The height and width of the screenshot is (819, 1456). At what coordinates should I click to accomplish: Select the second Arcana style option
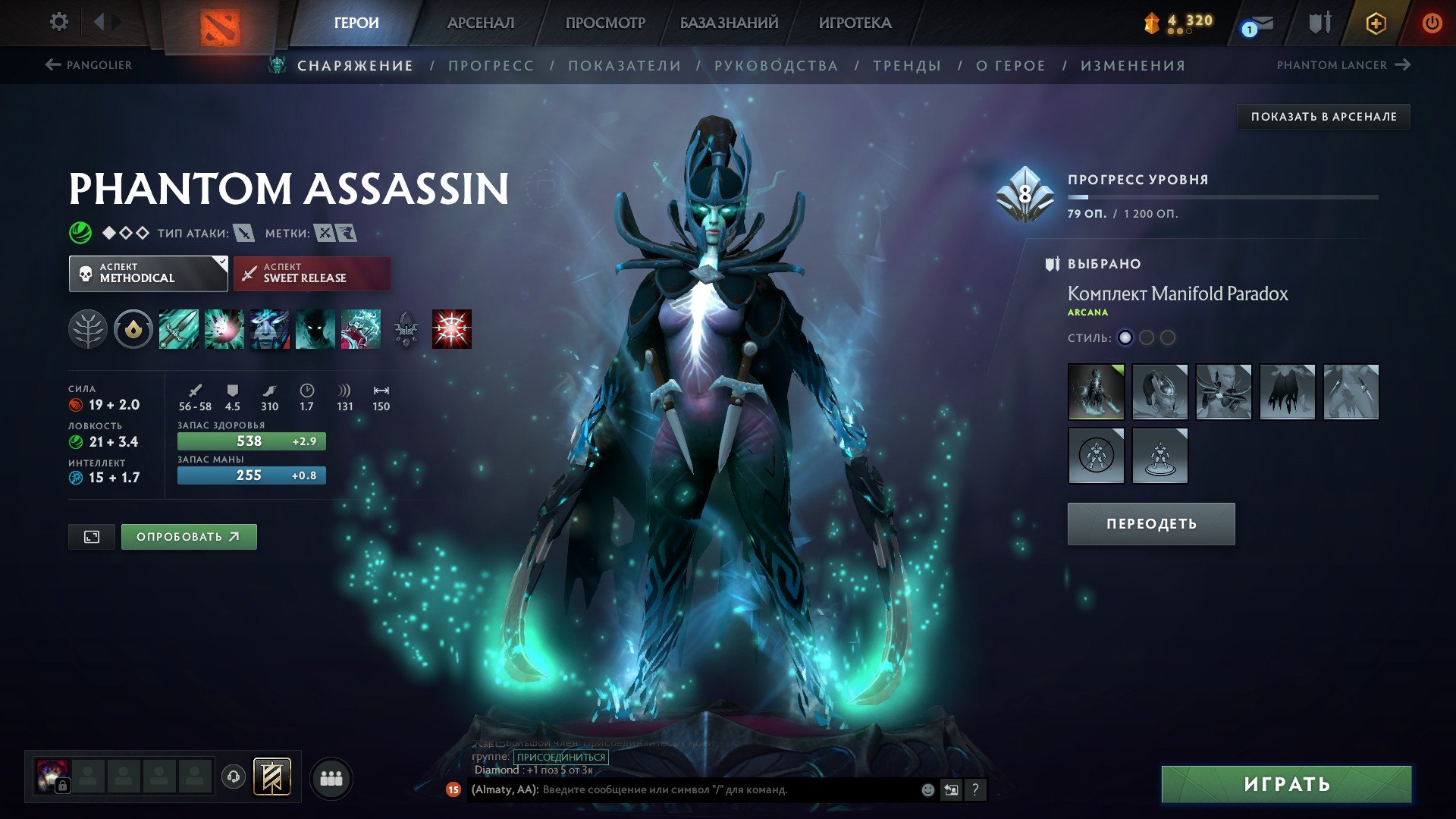[x=1146, y=337]
